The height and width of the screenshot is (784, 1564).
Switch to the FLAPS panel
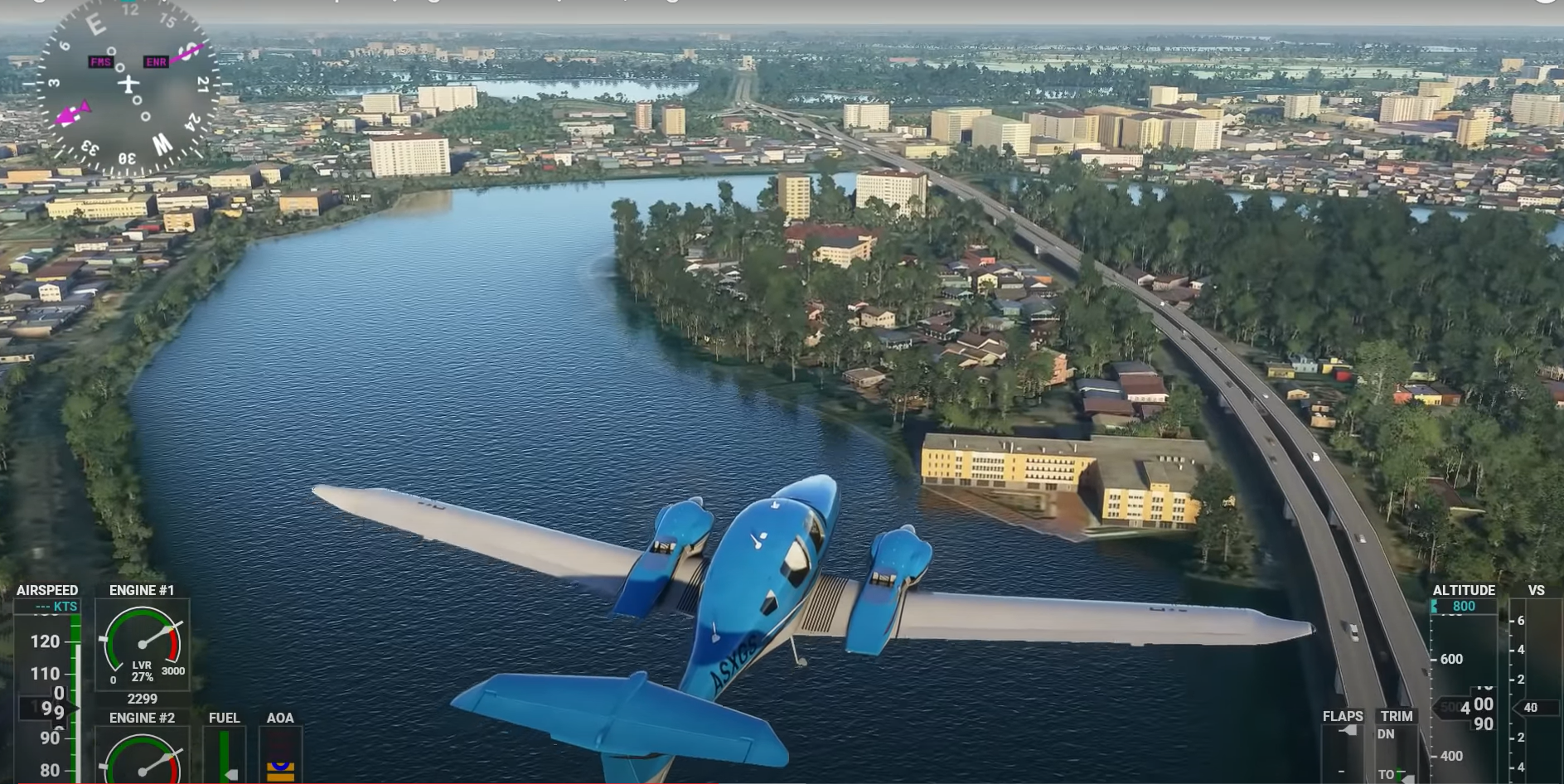(x=1343, y=715)
